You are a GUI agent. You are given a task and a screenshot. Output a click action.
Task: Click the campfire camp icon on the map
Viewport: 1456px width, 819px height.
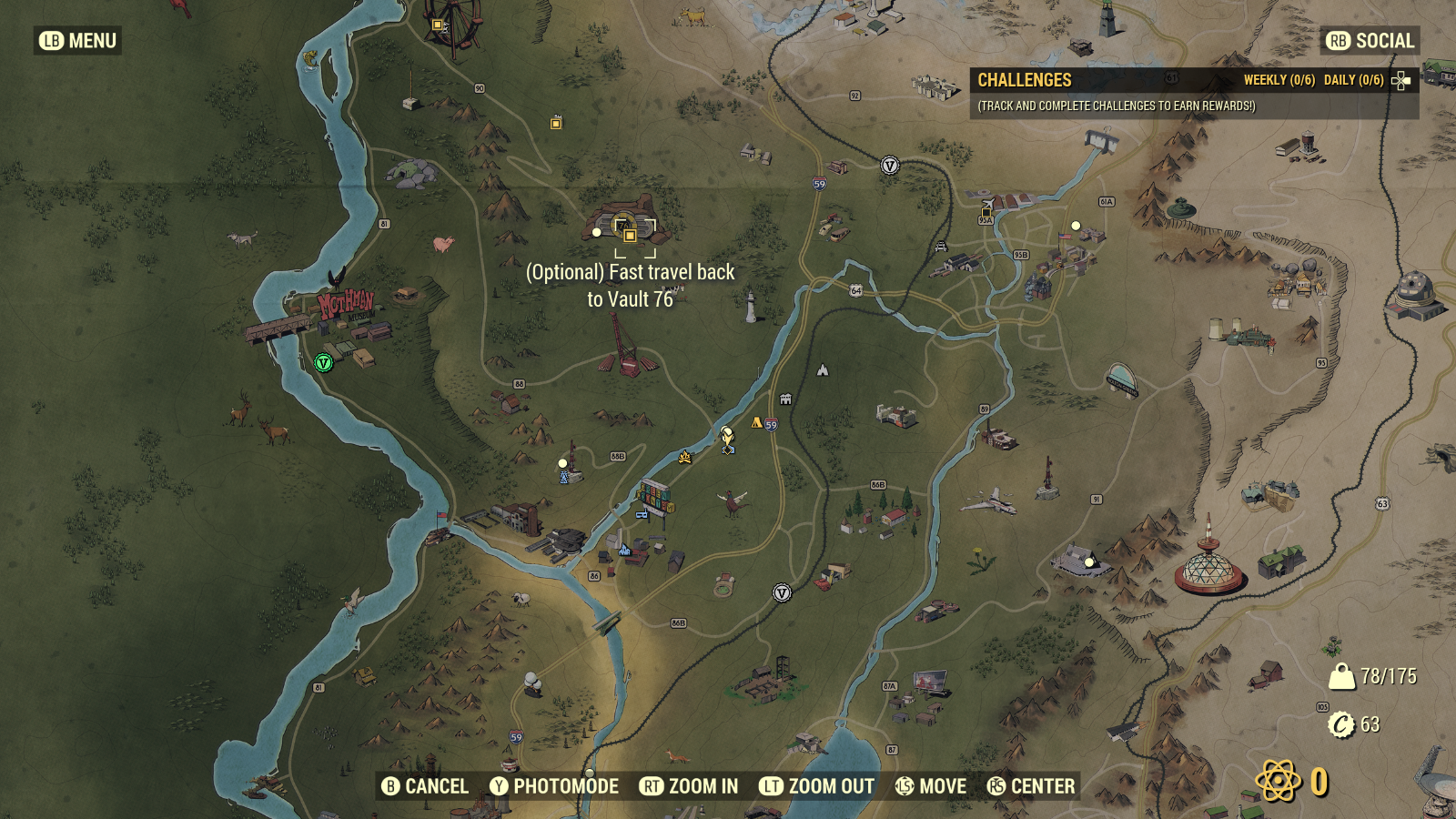coord(684,457)
